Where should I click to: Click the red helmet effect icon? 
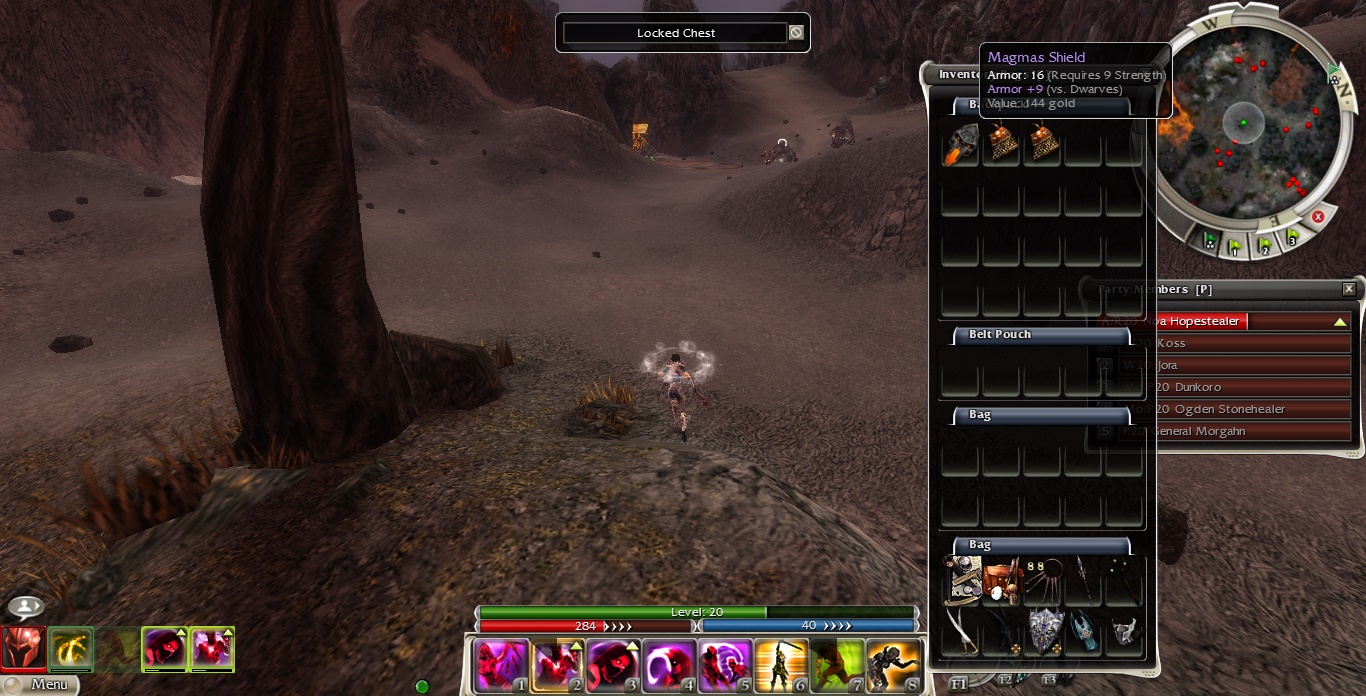pos(23,649)
